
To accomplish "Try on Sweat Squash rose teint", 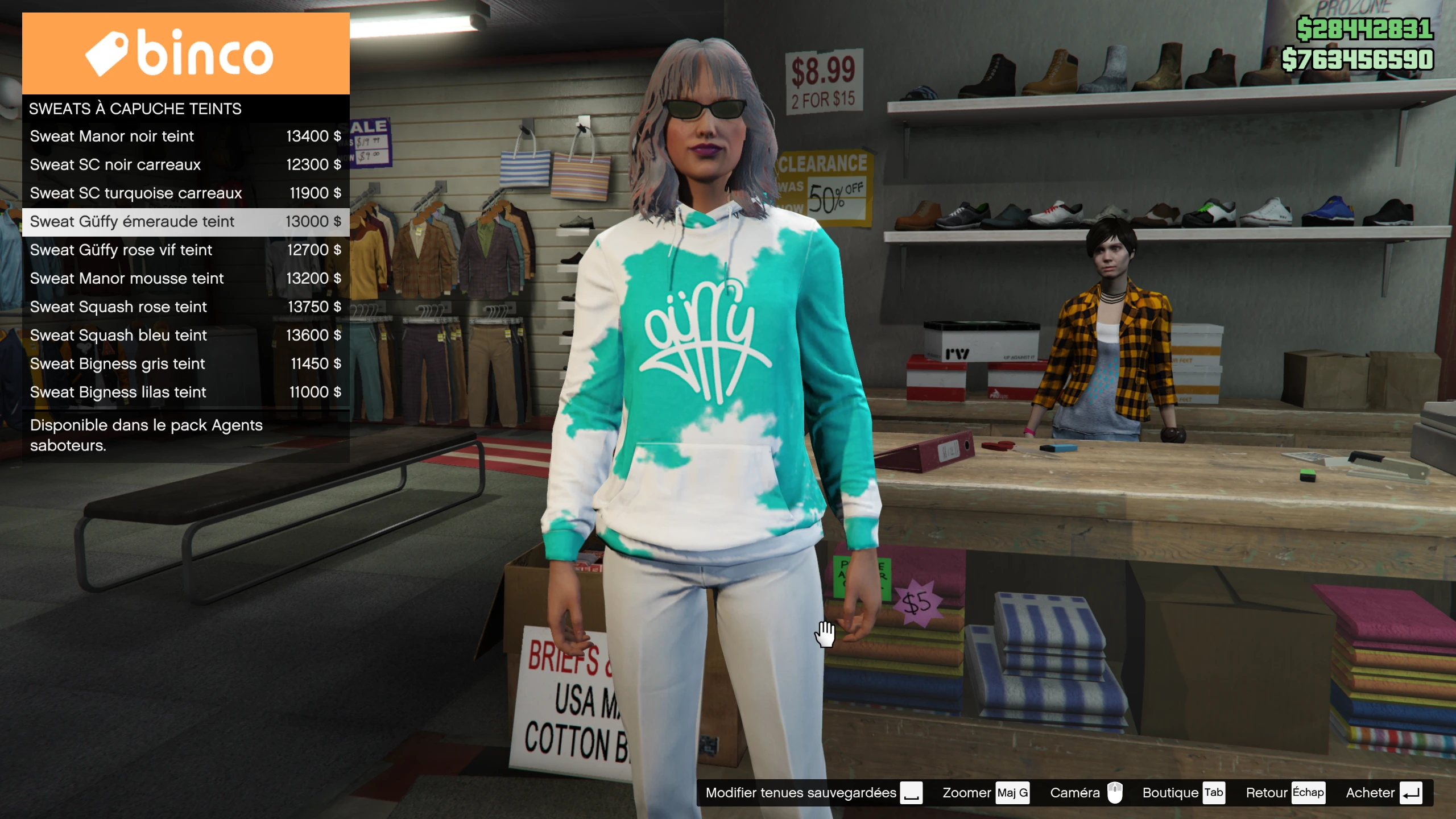I will 185,307.
